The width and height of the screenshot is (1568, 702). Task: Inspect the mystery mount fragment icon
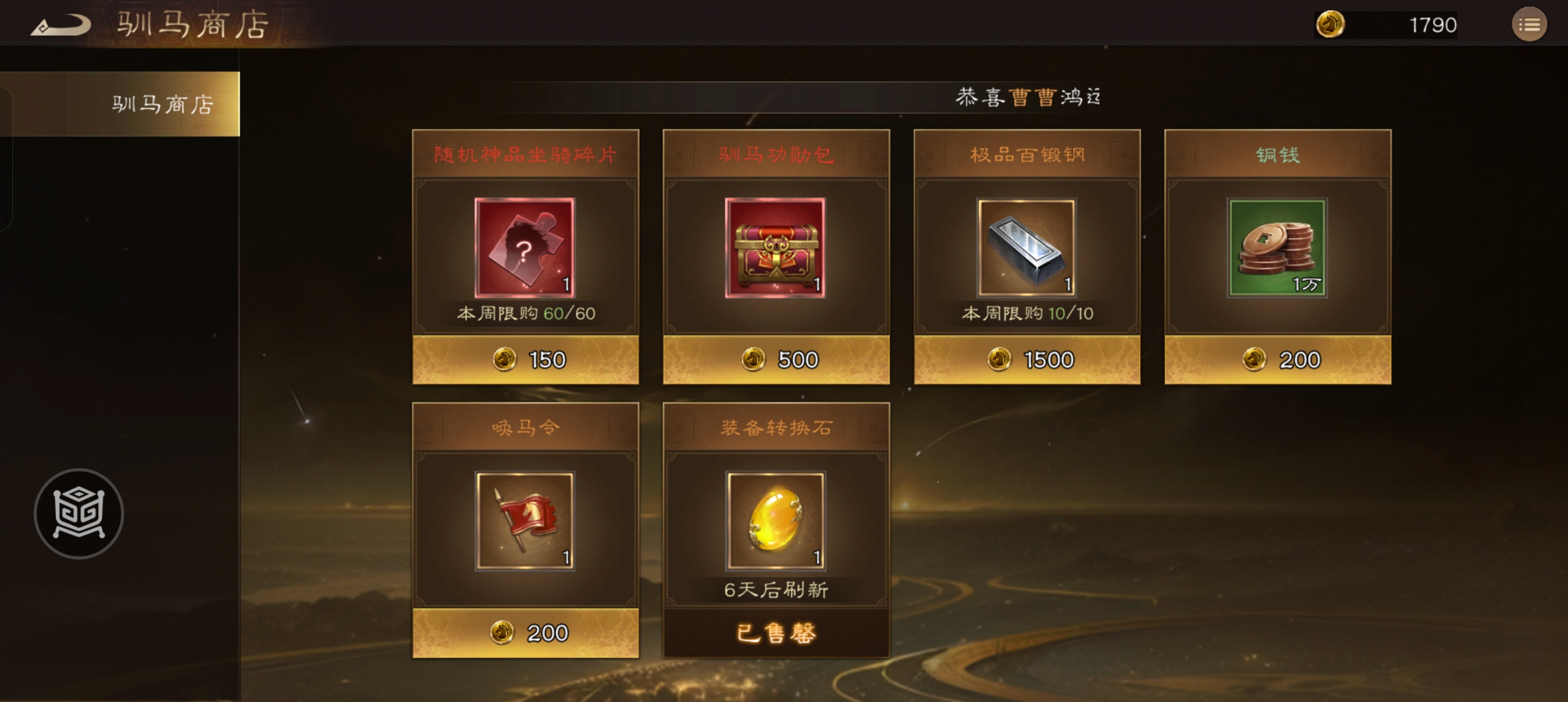(x=525, y=248)
